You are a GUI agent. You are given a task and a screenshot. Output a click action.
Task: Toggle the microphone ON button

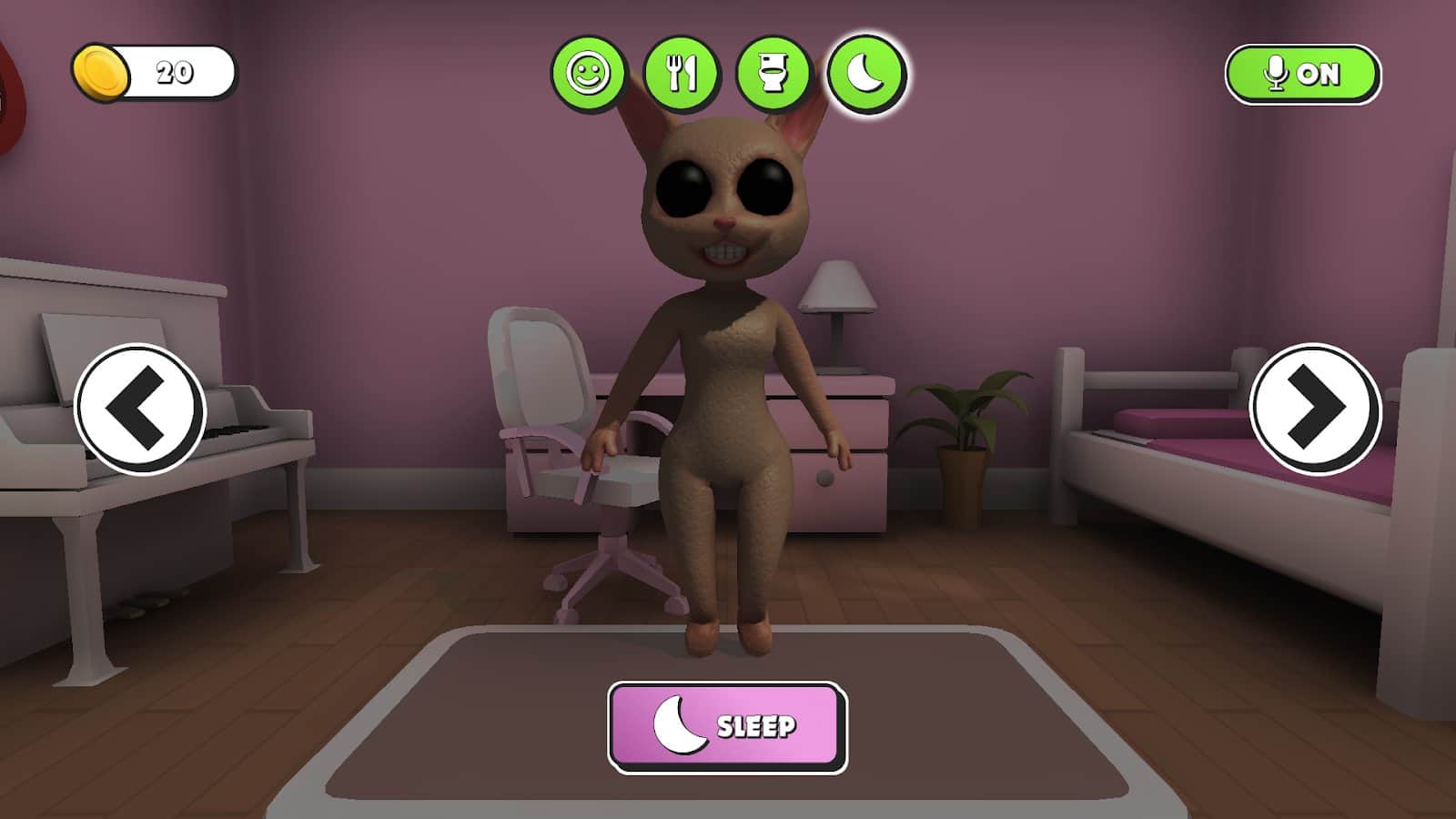pyautogui.click(x=1302, y=74)
